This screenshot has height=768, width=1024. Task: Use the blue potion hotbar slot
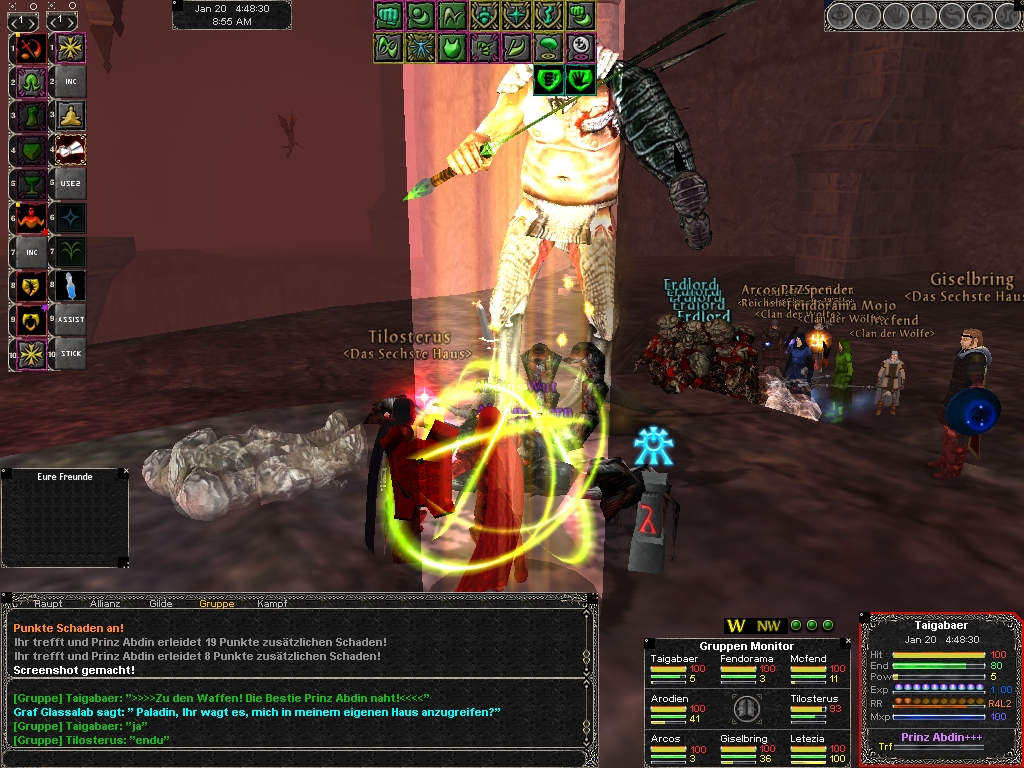coord(70,286)
